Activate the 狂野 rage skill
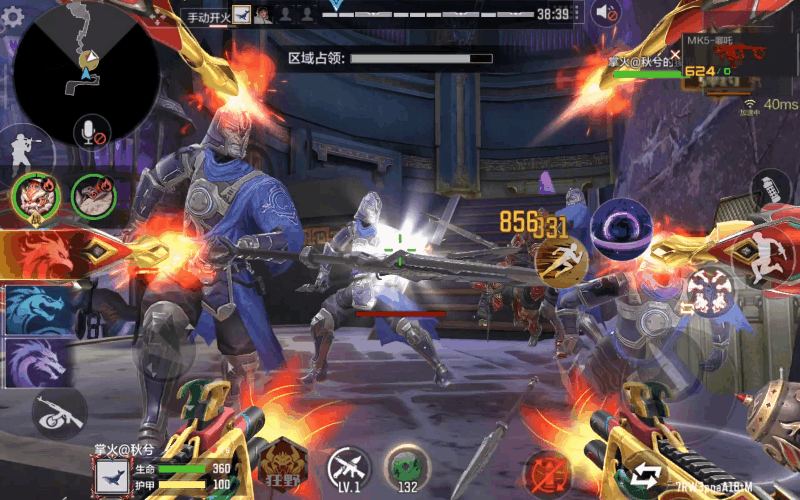The height and width of the screenshot is (500, 800). click(283, 462)
